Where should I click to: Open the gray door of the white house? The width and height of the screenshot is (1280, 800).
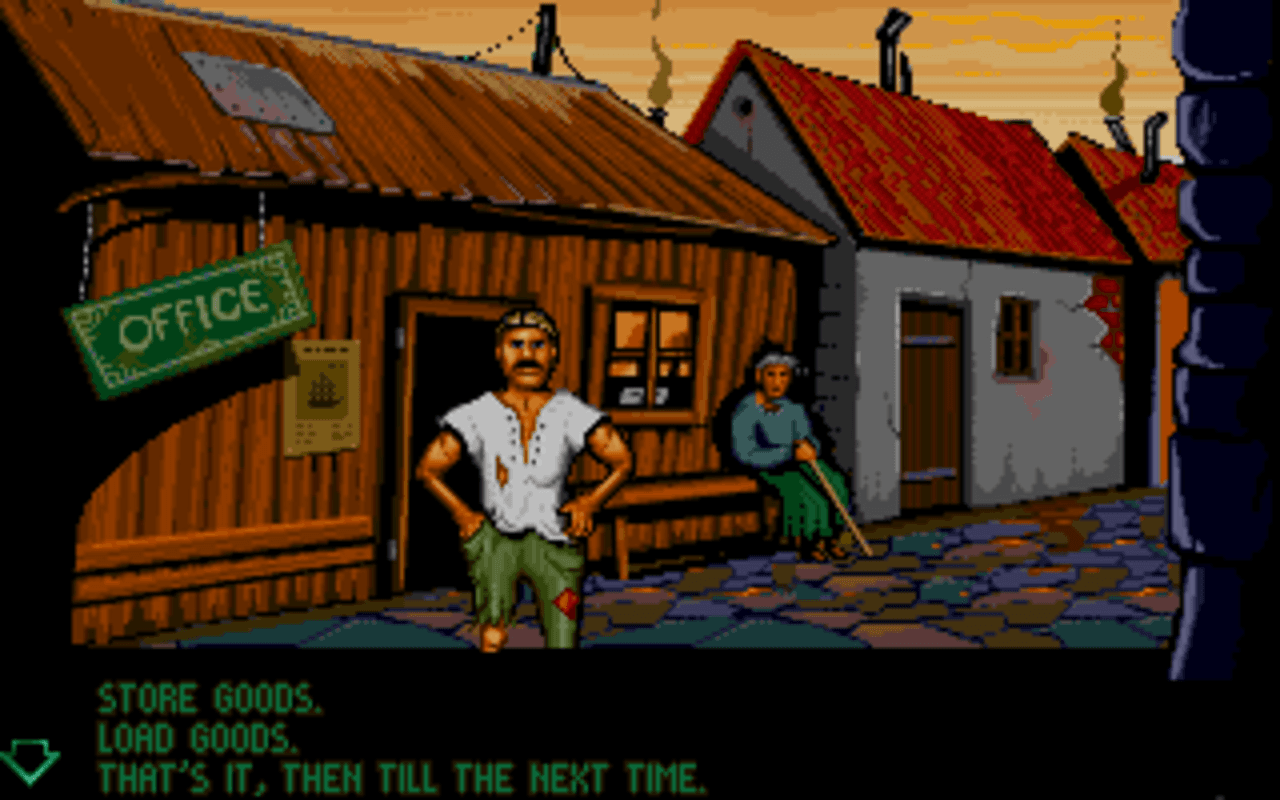[x=930, y=400]
